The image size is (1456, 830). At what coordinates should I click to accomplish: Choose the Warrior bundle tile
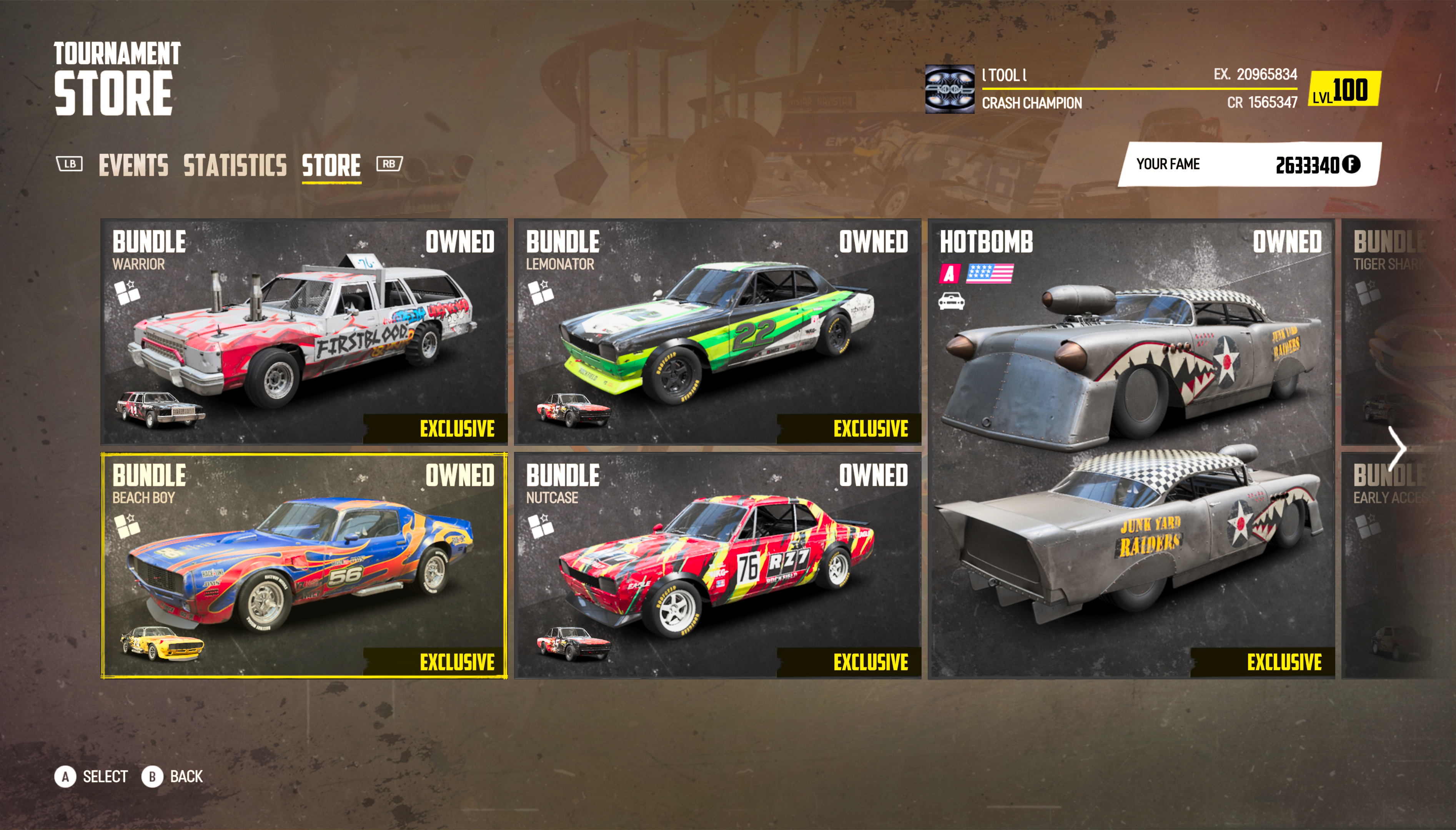point(304,332)
